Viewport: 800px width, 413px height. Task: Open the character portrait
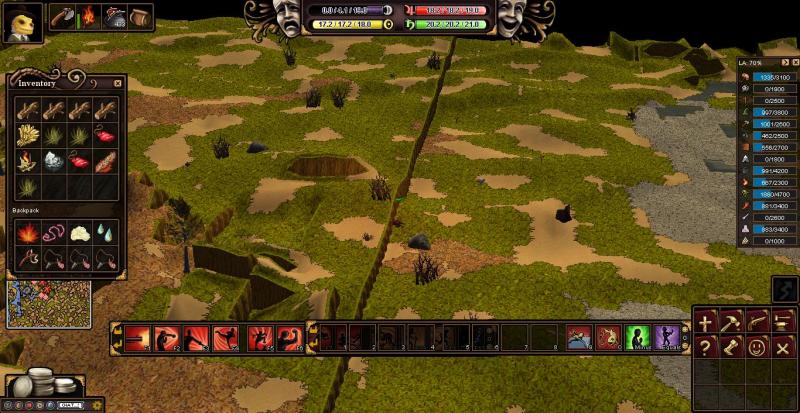pos(20,21)
